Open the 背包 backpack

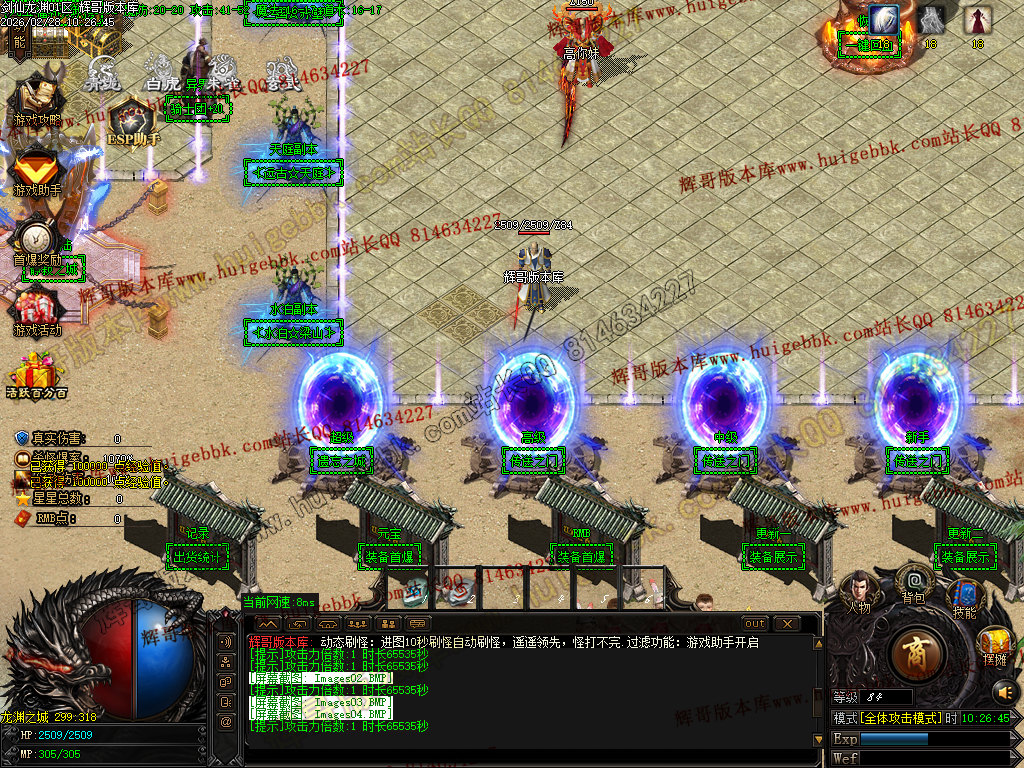point(913,580)
